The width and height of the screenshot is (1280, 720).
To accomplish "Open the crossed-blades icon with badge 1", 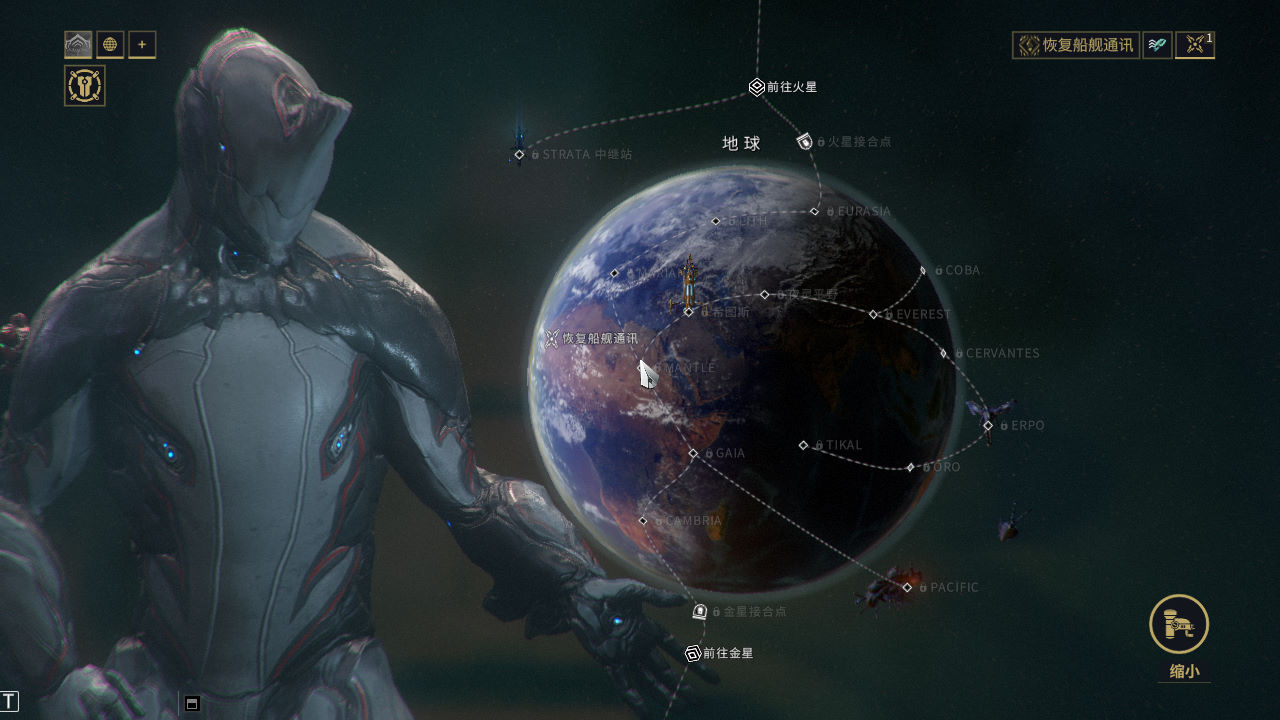I will point(1194,45).
